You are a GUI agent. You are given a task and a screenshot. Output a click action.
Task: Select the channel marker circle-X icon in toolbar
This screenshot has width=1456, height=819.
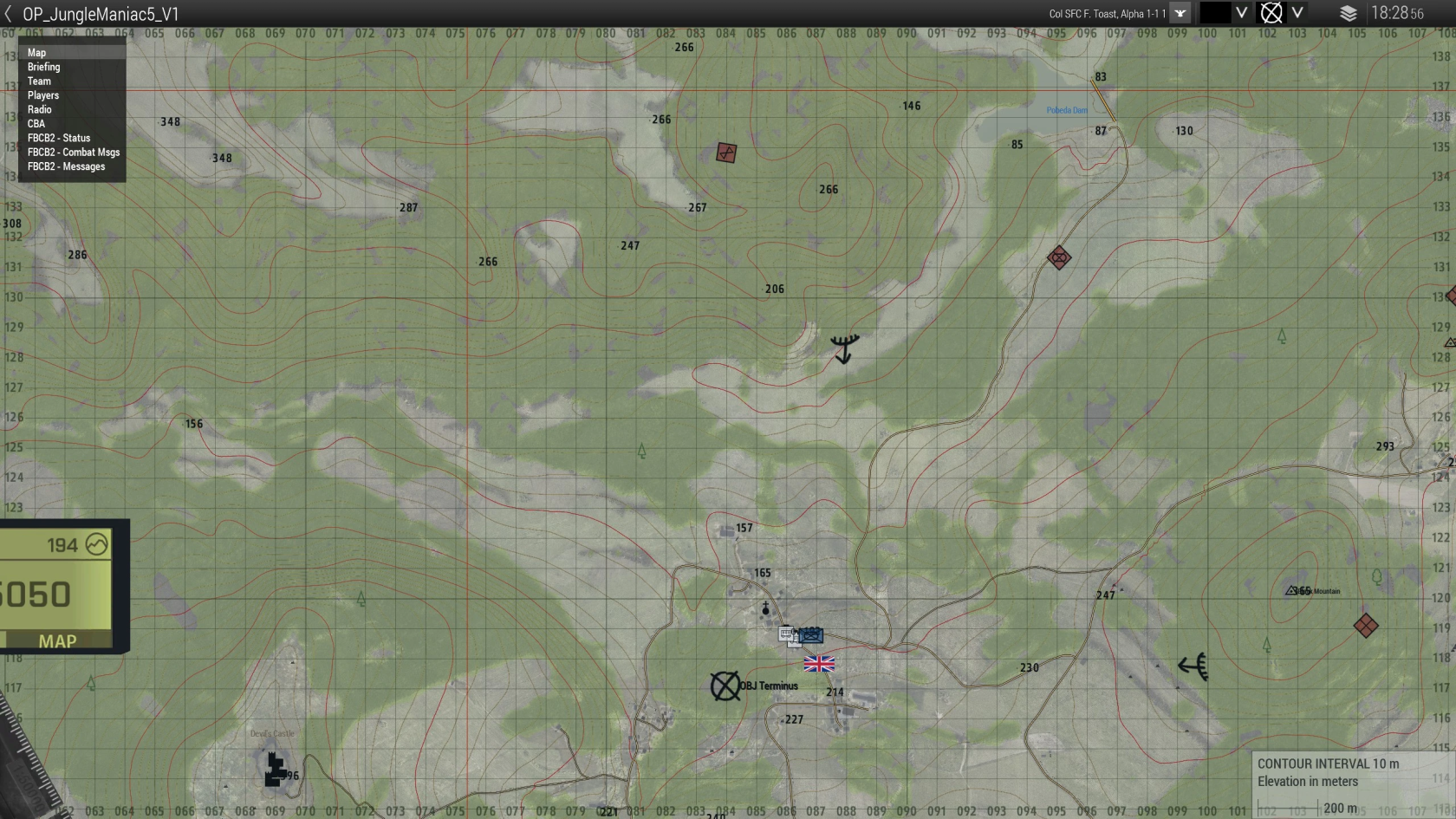coord(1271,14)
